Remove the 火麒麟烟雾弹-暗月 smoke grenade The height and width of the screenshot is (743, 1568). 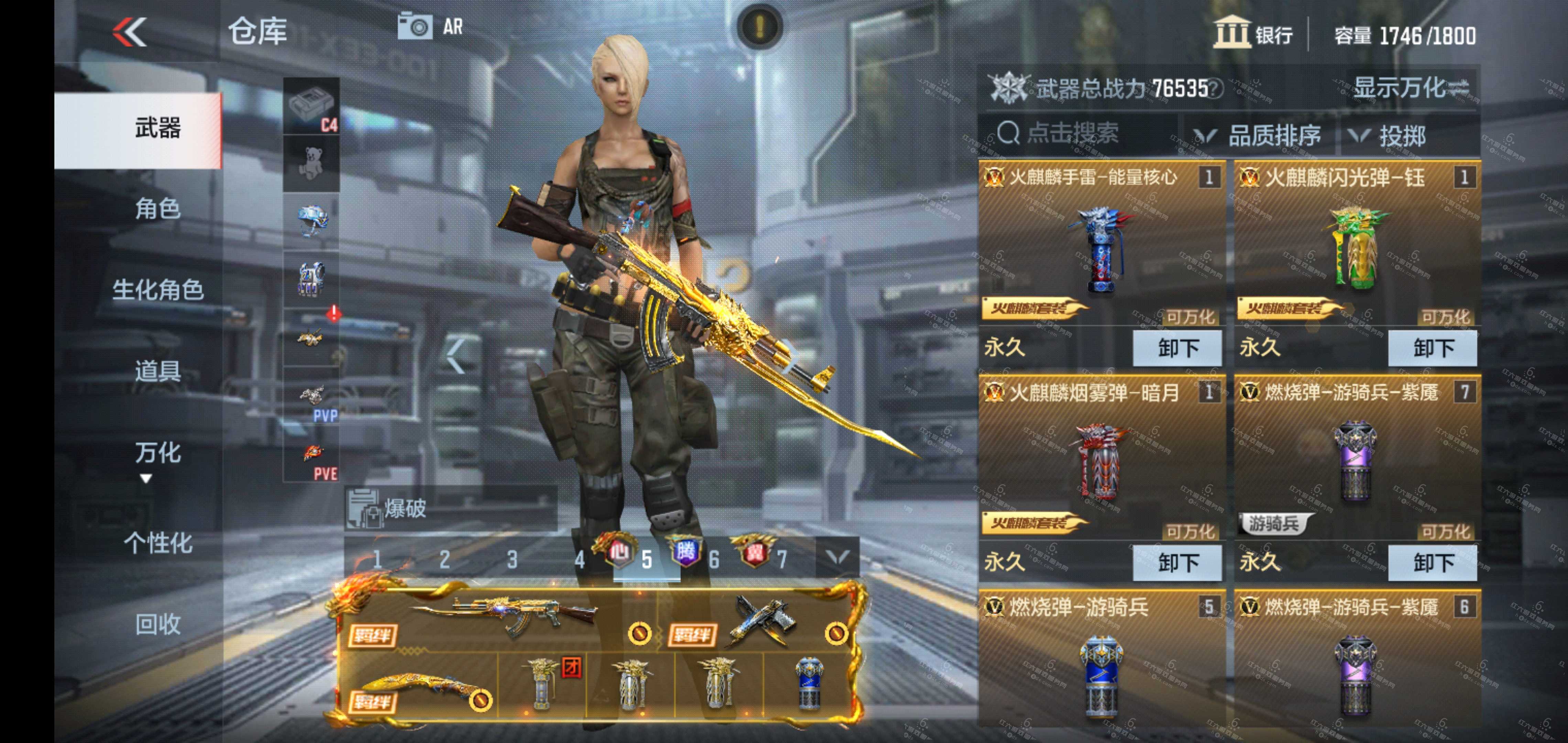[1177, 562]
